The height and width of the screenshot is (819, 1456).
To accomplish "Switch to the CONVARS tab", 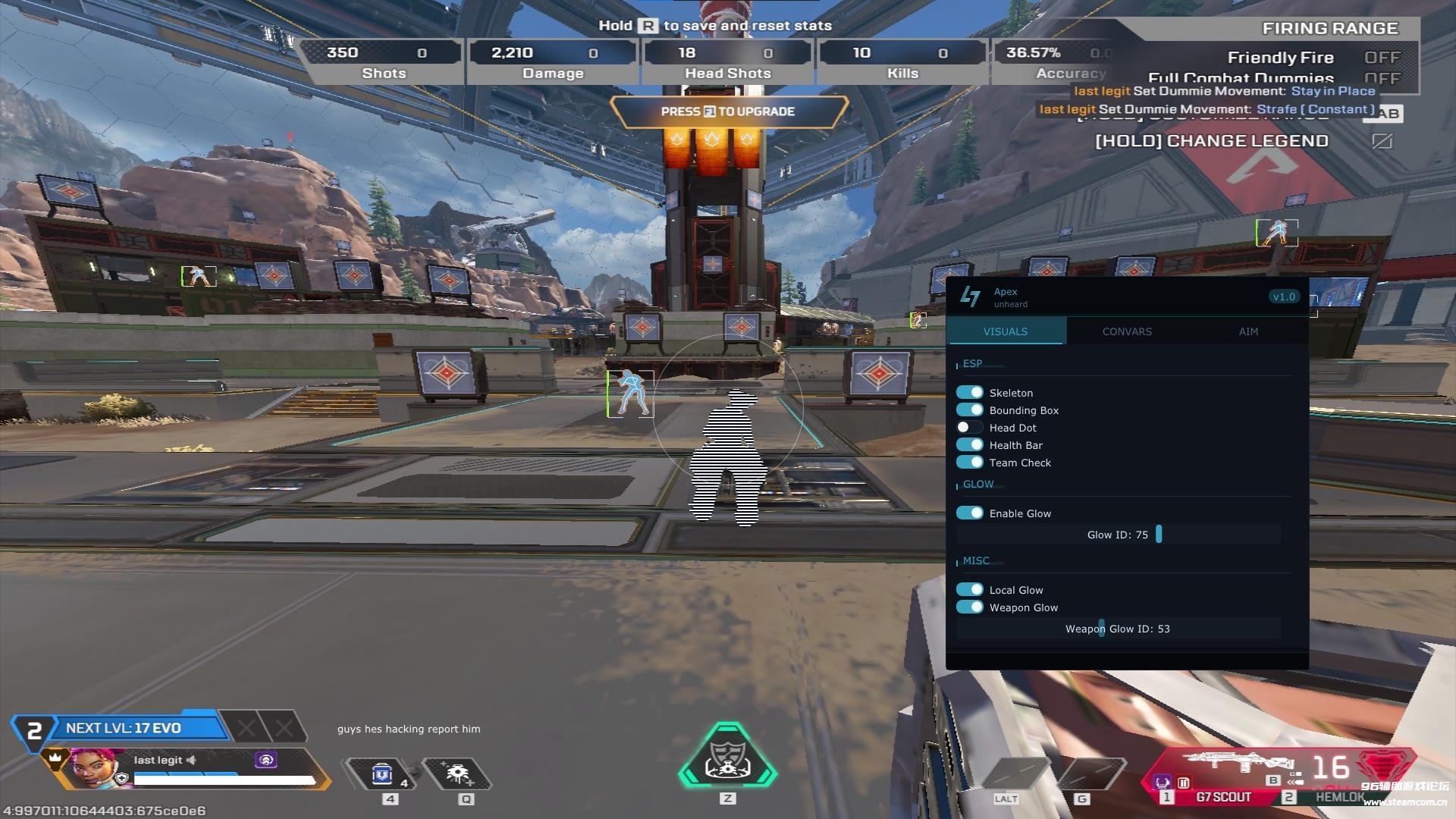I will (1126, 331).
